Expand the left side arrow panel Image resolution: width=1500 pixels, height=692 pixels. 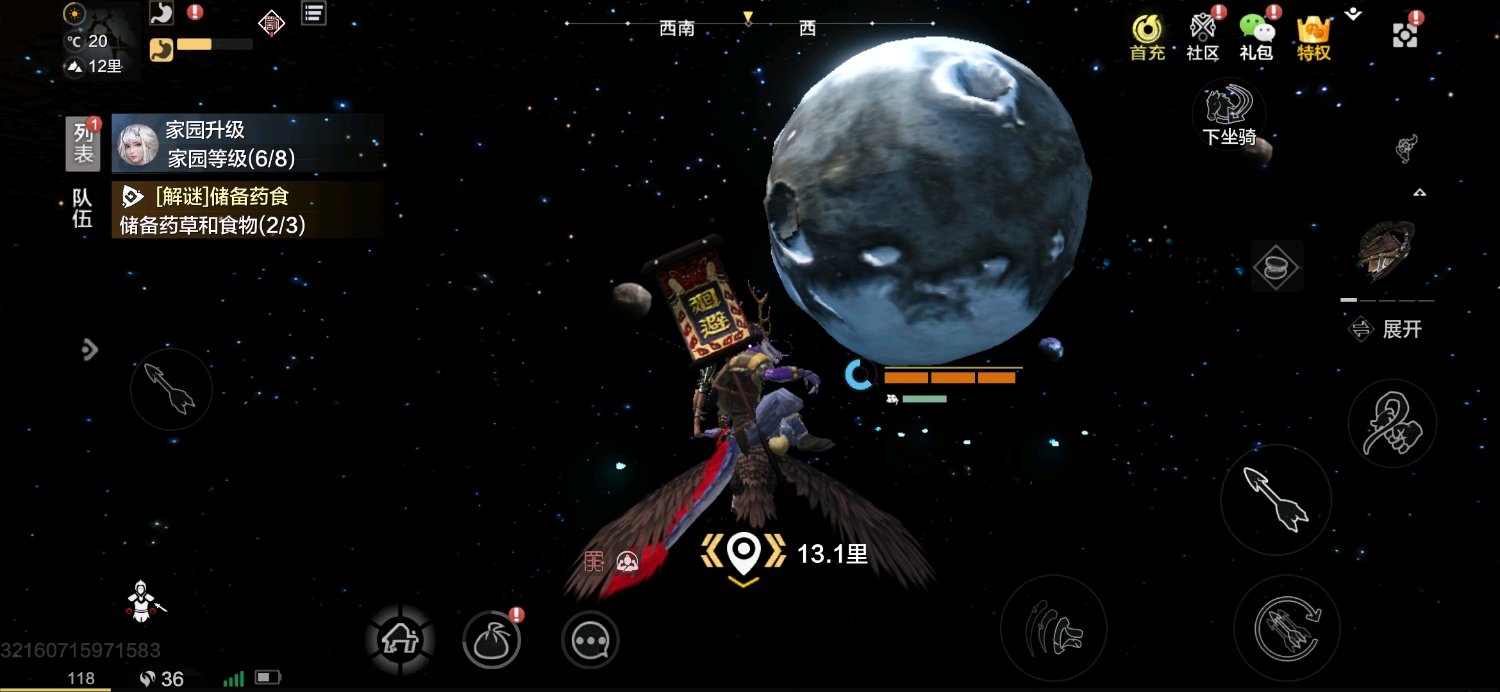(90, 349)
